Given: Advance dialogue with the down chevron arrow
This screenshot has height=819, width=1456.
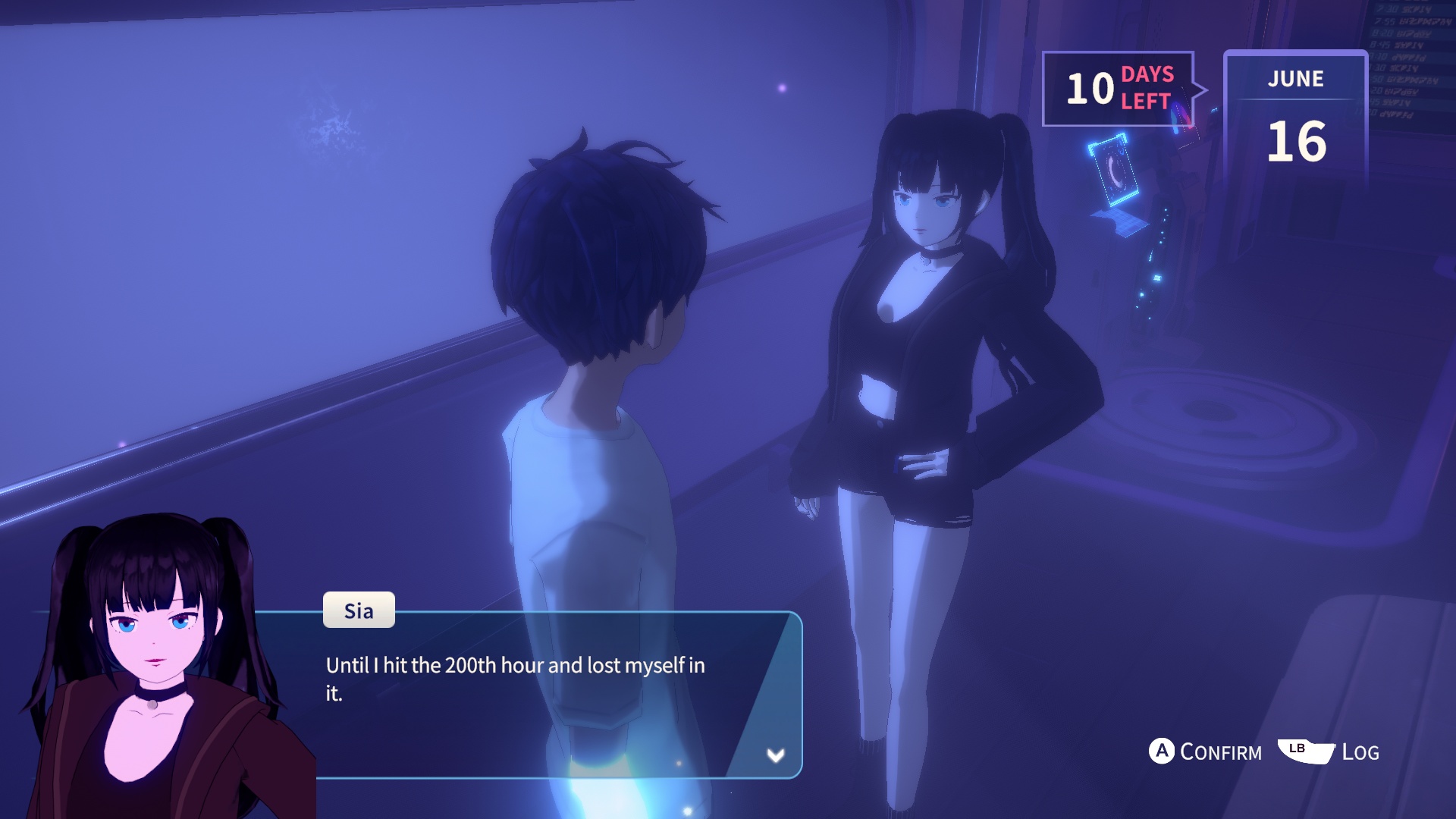Looking at the screenshot, I should 775,755.
